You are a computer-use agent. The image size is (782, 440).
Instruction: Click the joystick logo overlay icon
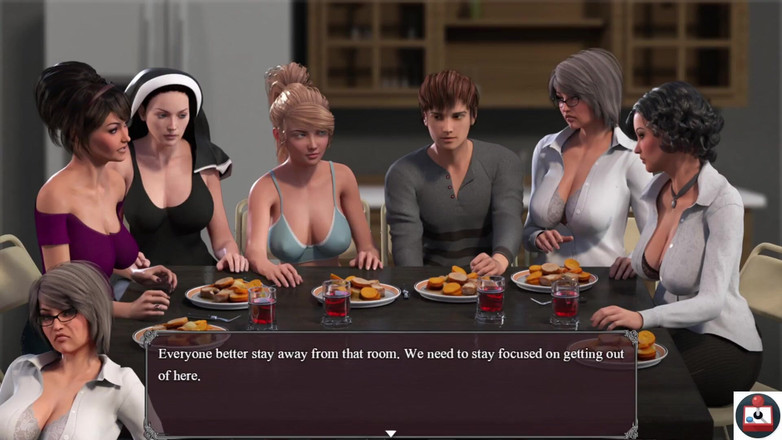tap(757, 414)
